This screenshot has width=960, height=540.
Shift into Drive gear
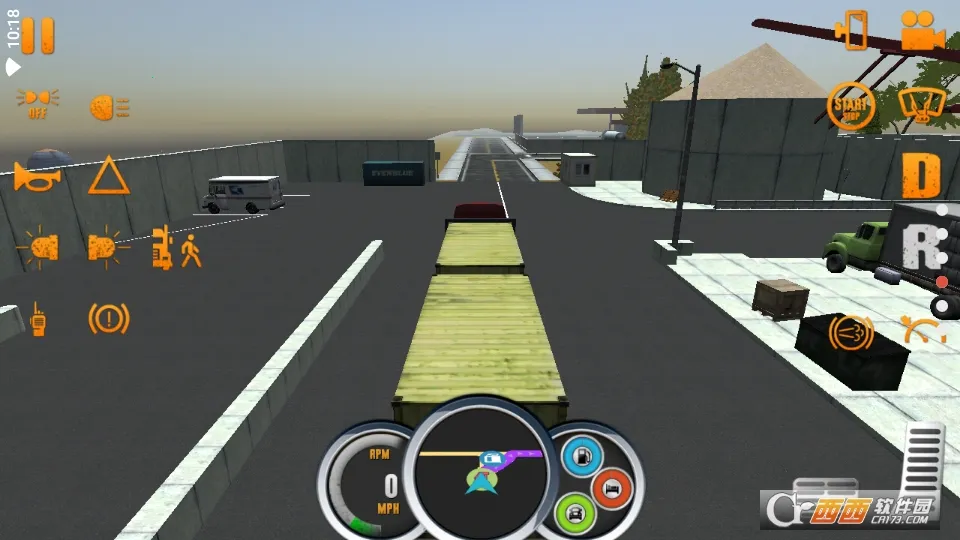[921, 176]
